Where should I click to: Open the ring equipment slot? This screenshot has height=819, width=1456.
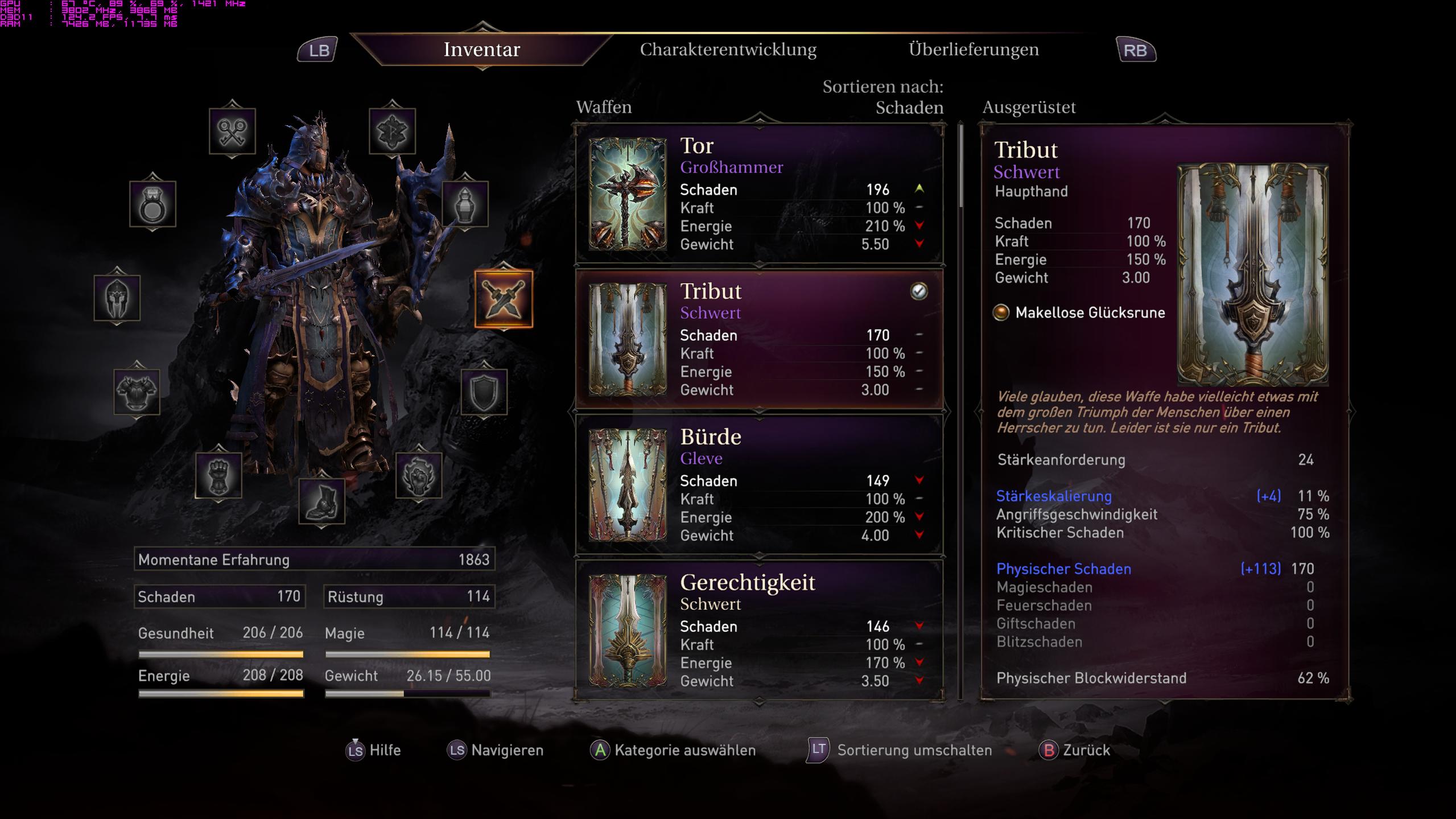(x=152, y=204)
